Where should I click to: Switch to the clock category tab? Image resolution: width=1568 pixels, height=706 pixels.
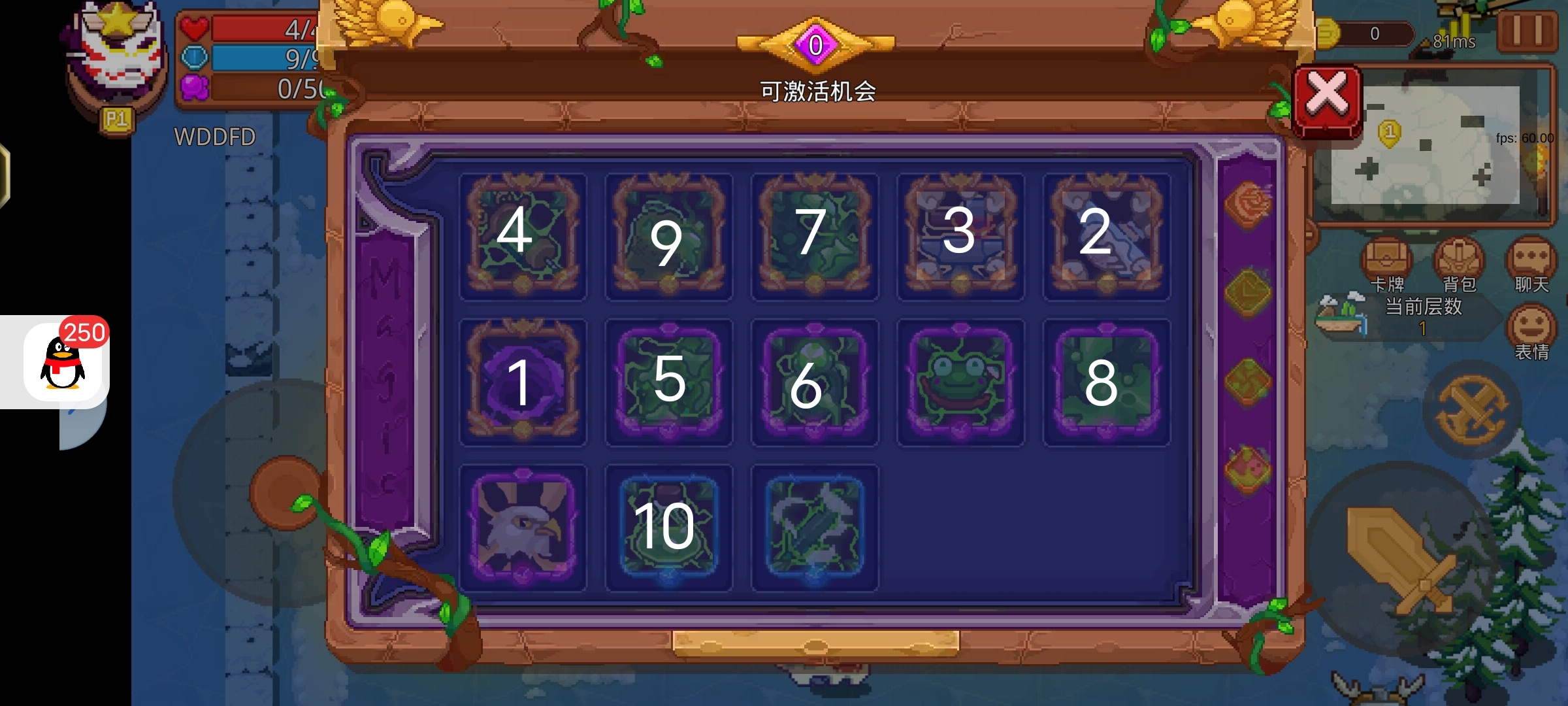tap(1247, 292)
